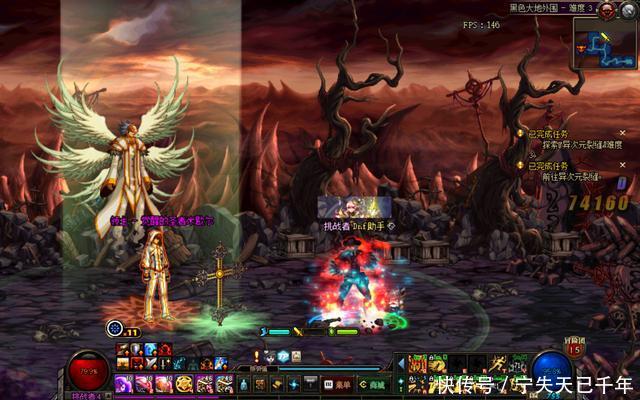Viewport: 640px width, 400px height.
Task: Click the grey round button at top-right corner
Action: point(630,9)
